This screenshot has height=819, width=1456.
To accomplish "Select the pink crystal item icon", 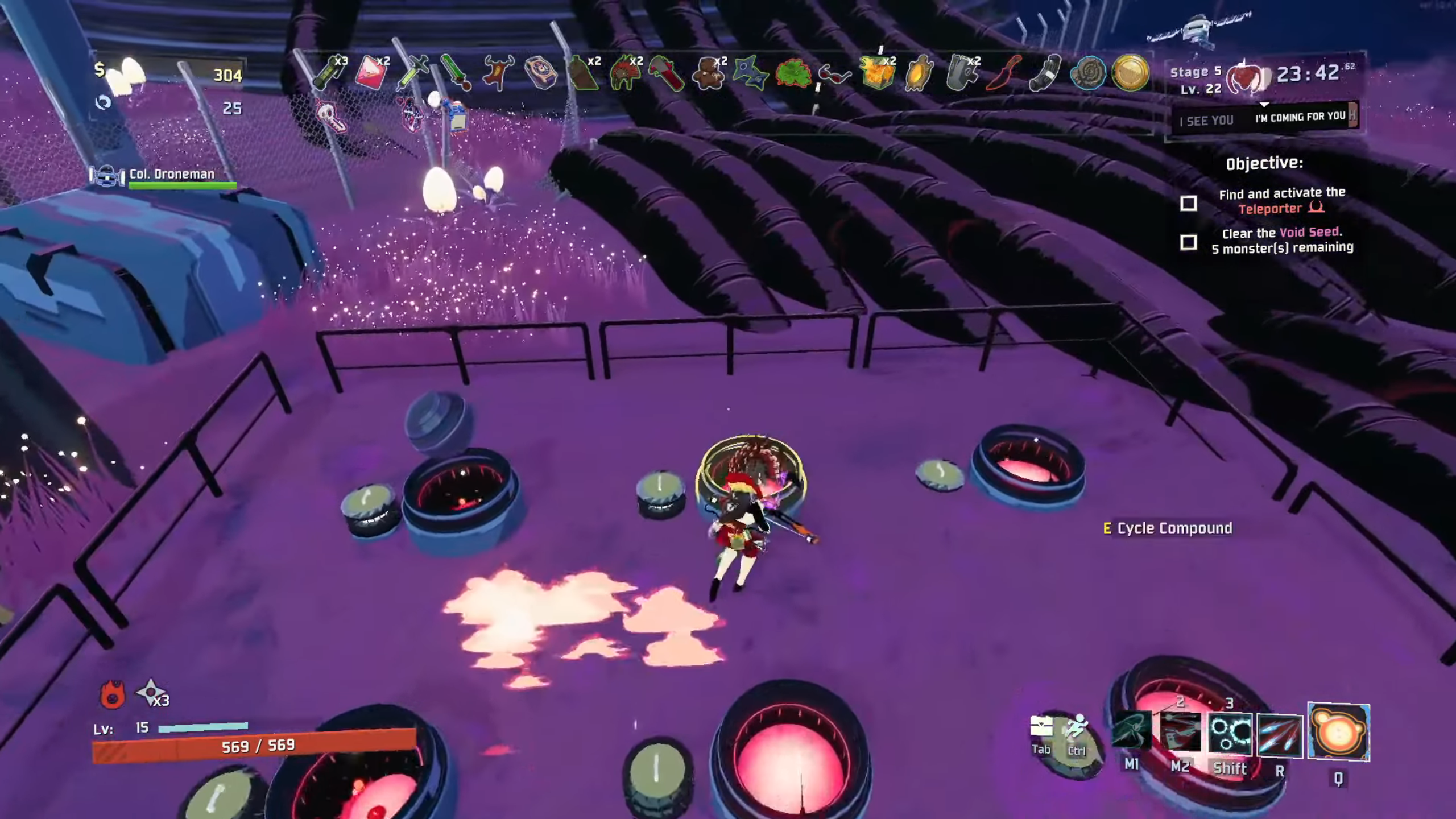I will 370,74.
